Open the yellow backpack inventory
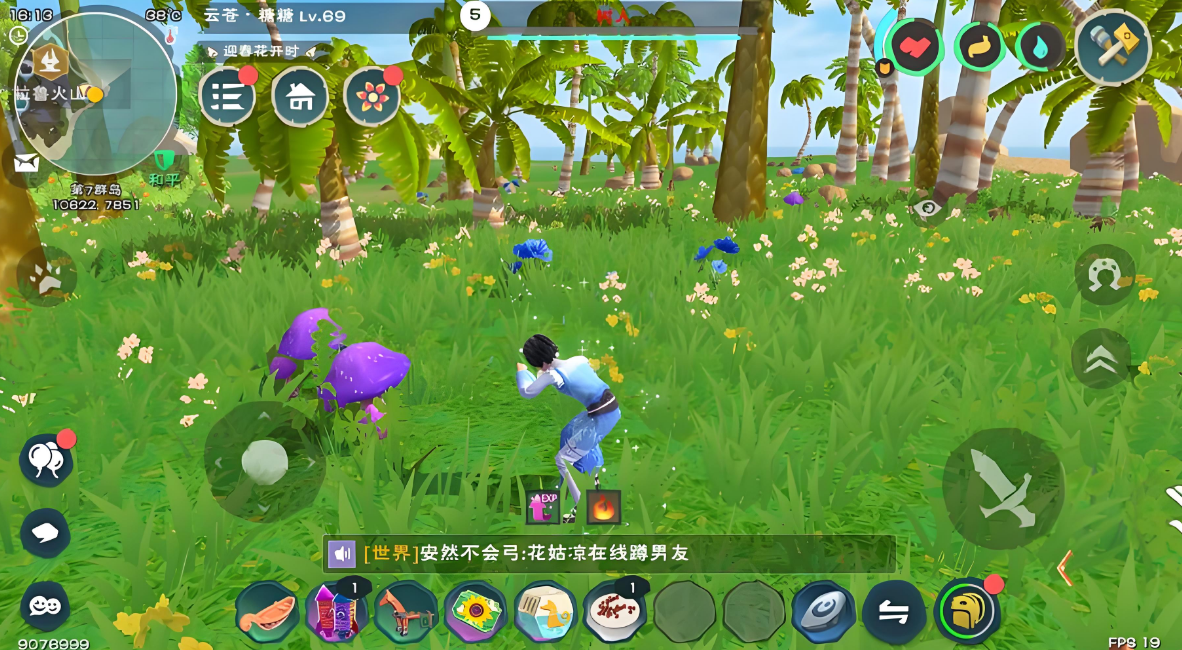The height and width of the screenshot is (650, 1182). pos(967,611)
